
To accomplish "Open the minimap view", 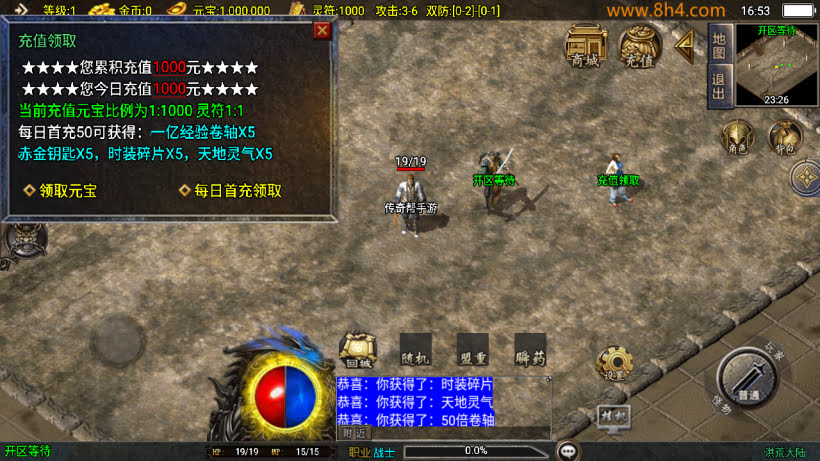I will 777,65.
